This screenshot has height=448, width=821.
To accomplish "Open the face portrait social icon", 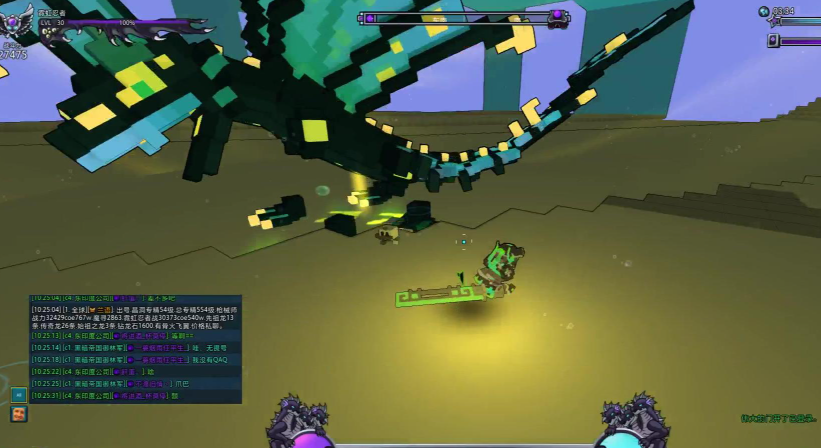I will click(19, 413).
